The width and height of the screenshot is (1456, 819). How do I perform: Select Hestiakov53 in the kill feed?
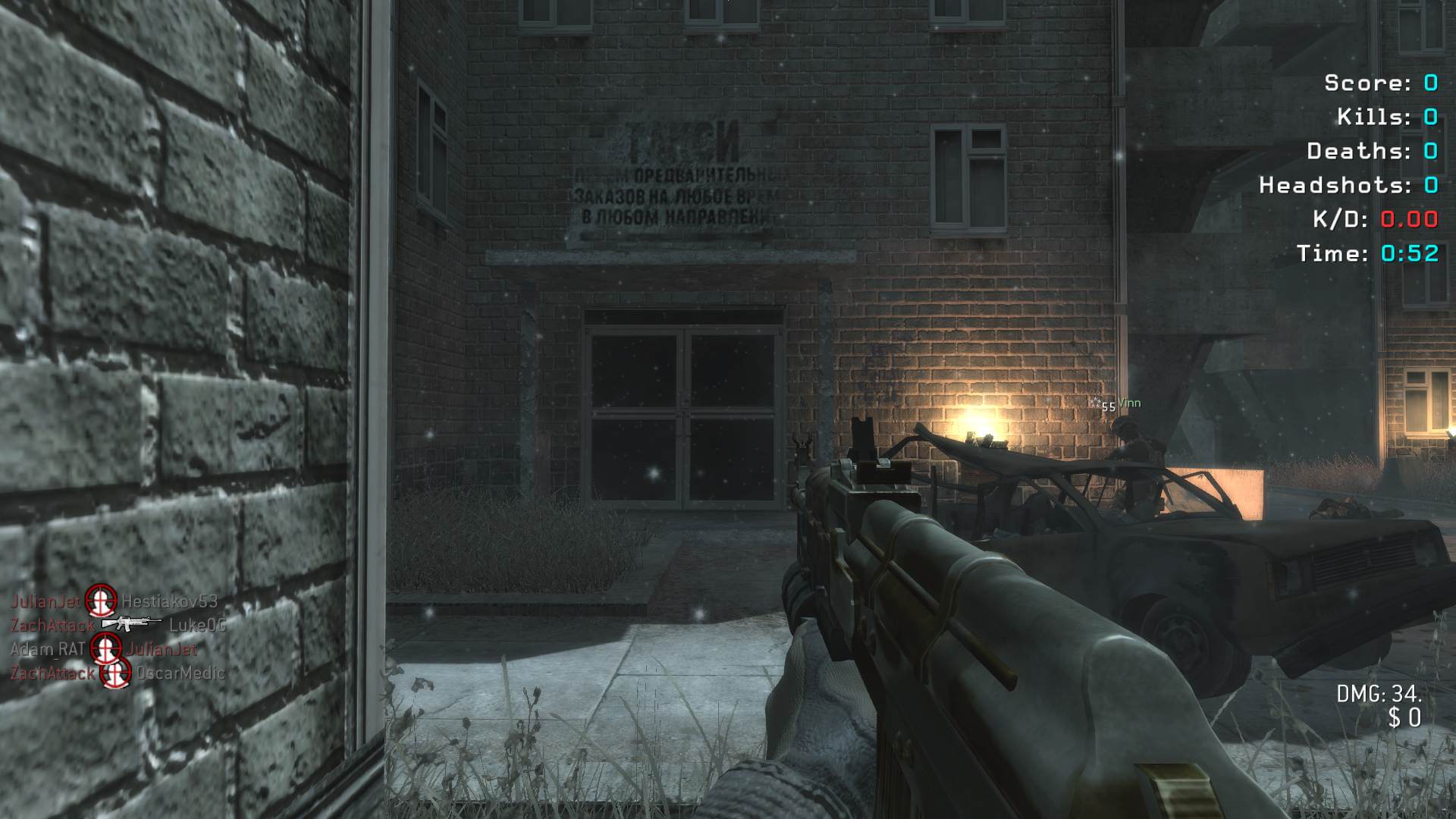169,601
